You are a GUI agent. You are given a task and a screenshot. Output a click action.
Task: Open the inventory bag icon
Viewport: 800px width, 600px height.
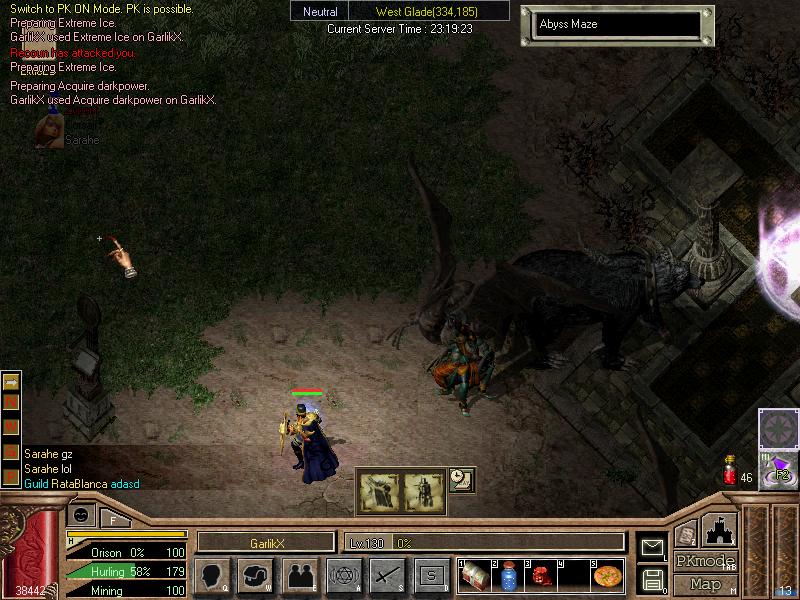(256, 576)
